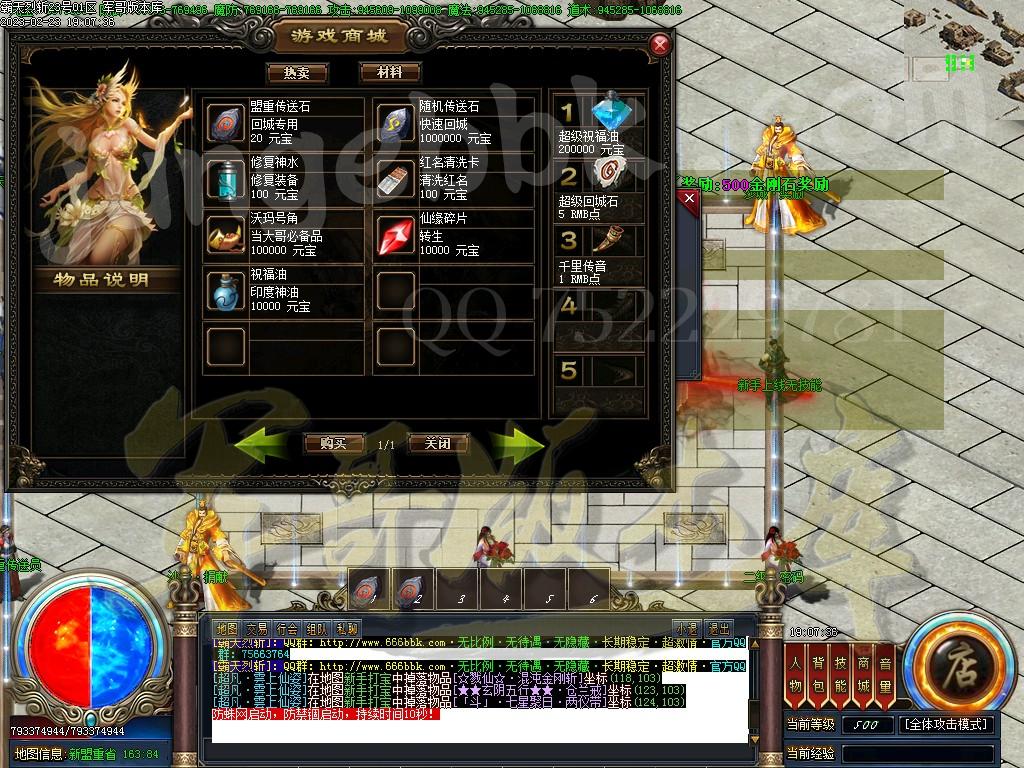
Task: Open the 材料 shop category
Action: tap(389, 73)
